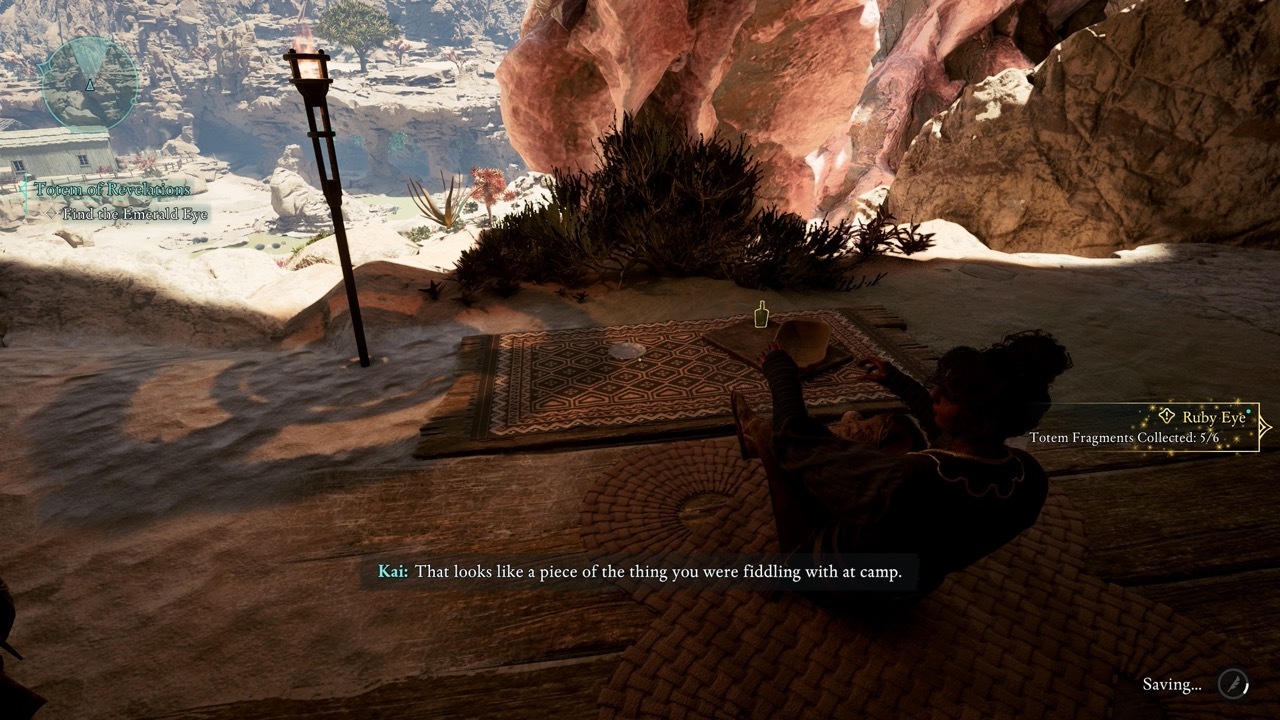Select the Totem of Revelations quest tracker
This screenshot has height=720, width=1280.
112,189
